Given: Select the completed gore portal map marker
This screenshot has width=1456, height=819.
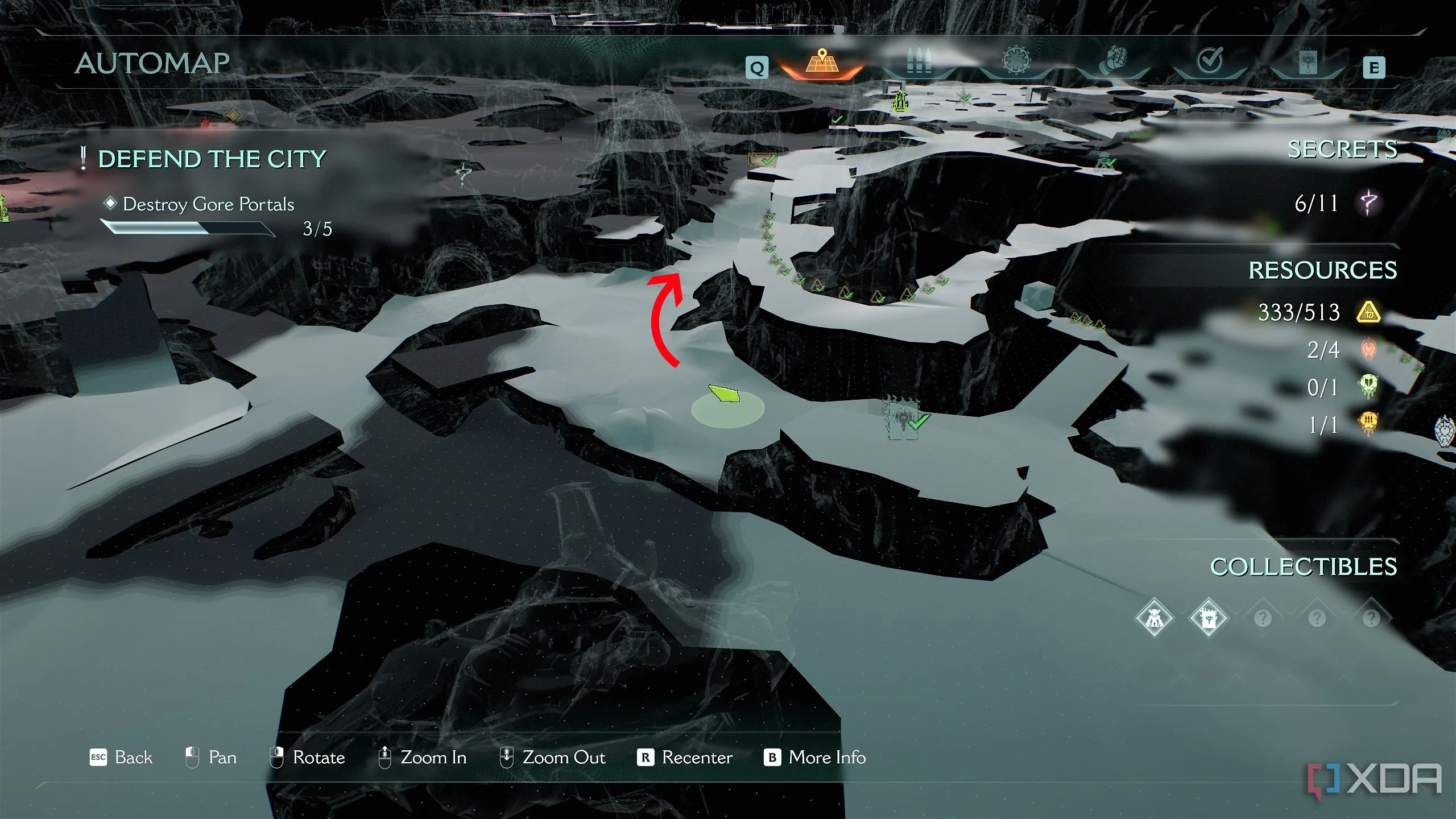Looking at the screenshot, I should pos(904,419).
